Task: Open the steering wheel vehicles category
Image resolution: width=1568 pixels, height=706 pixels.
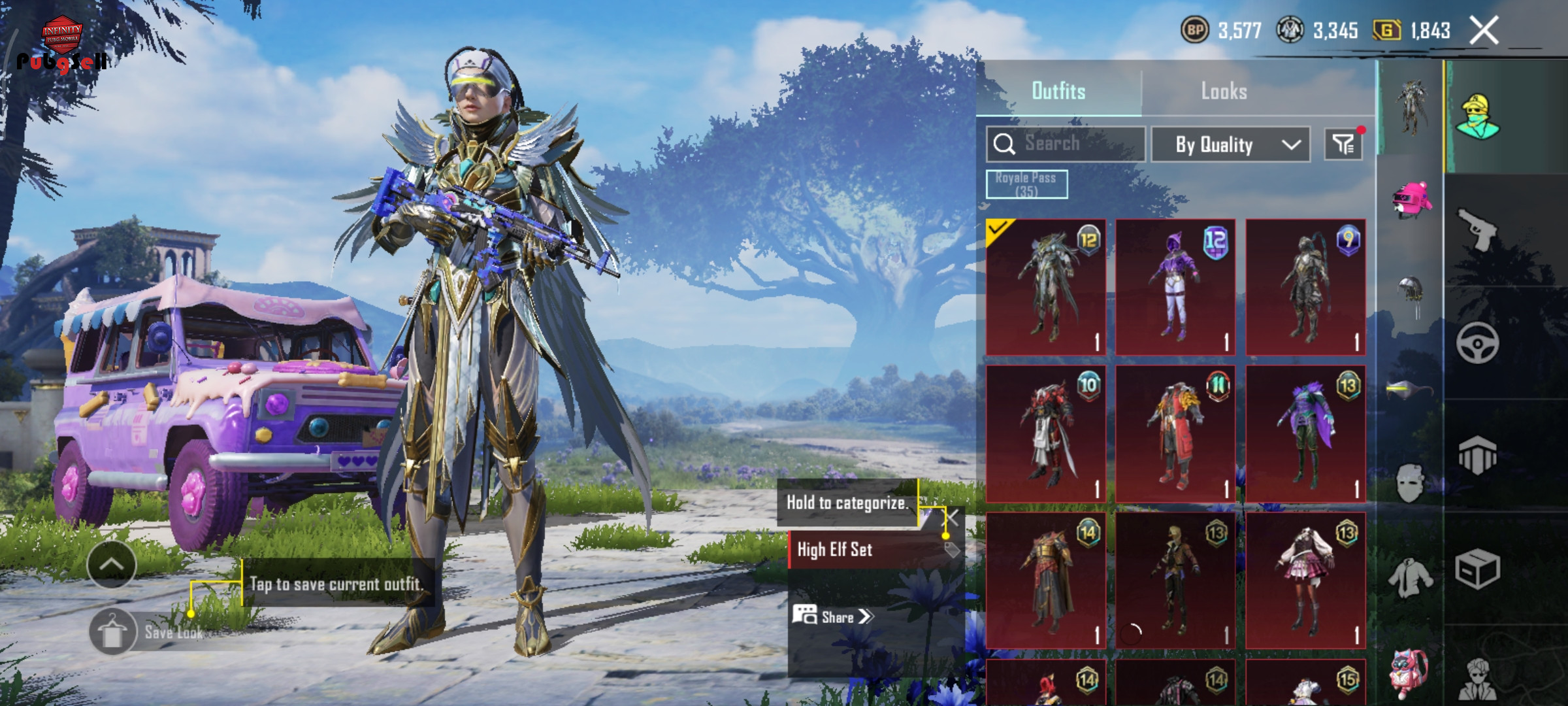Action: tap(1477, 343)
